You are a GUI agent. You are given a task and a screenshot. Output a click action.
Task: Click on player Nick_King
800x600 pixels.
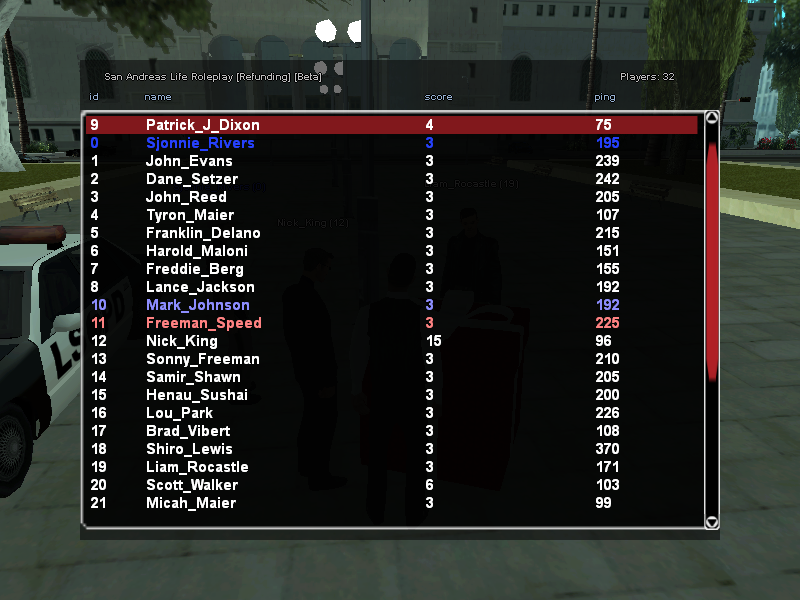click(x=182, y=341)
